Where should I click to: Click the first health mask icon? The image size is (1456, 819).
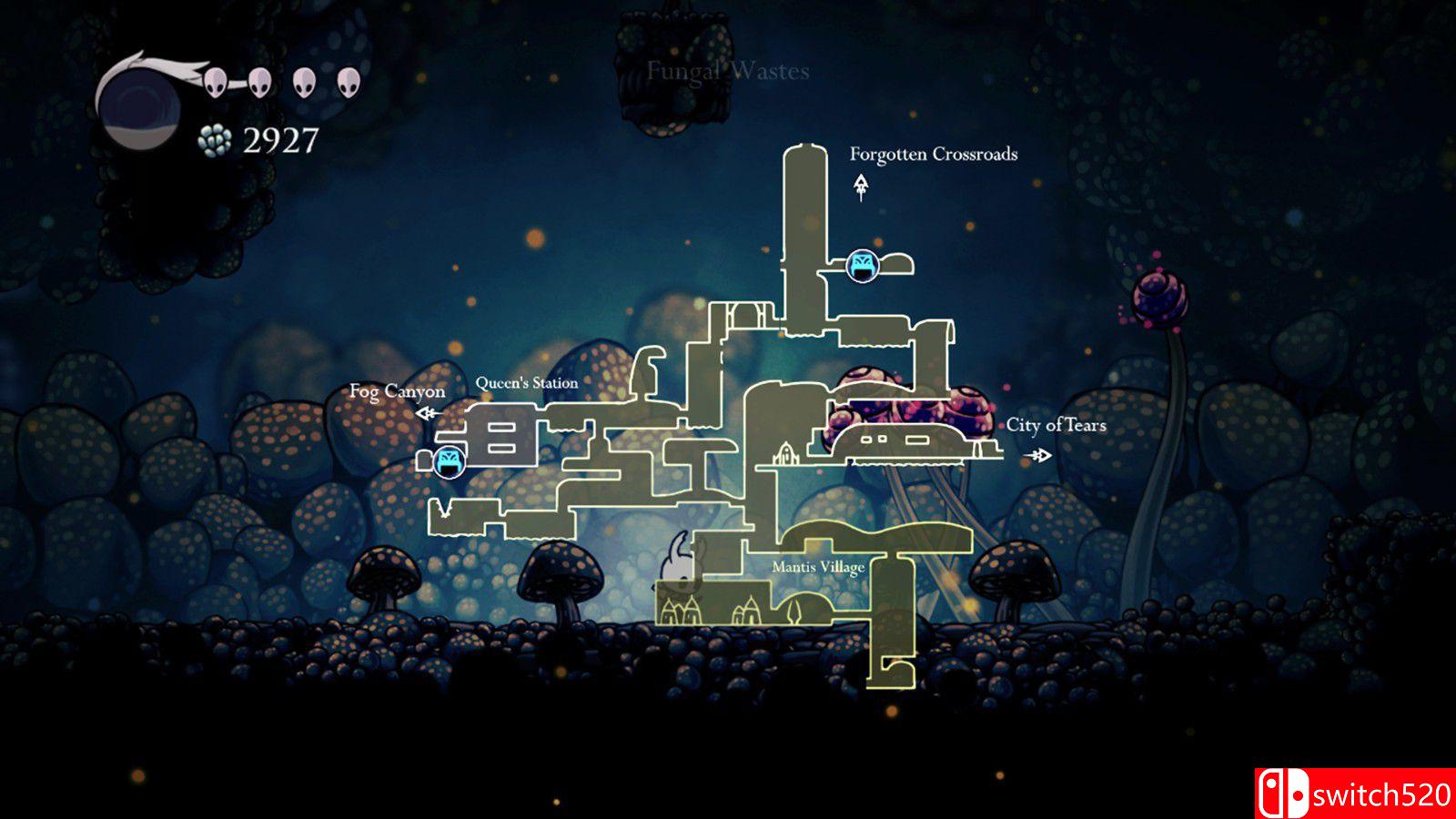coord(214,81)
